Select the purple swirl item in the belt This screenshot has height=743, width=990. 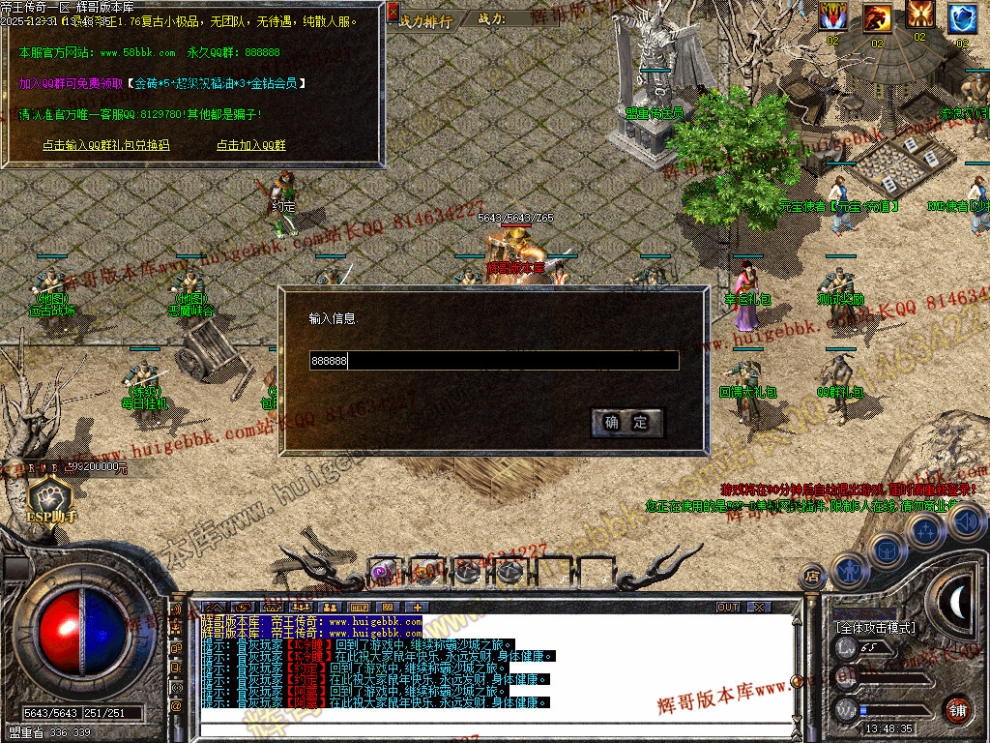[x=381, y=571]
